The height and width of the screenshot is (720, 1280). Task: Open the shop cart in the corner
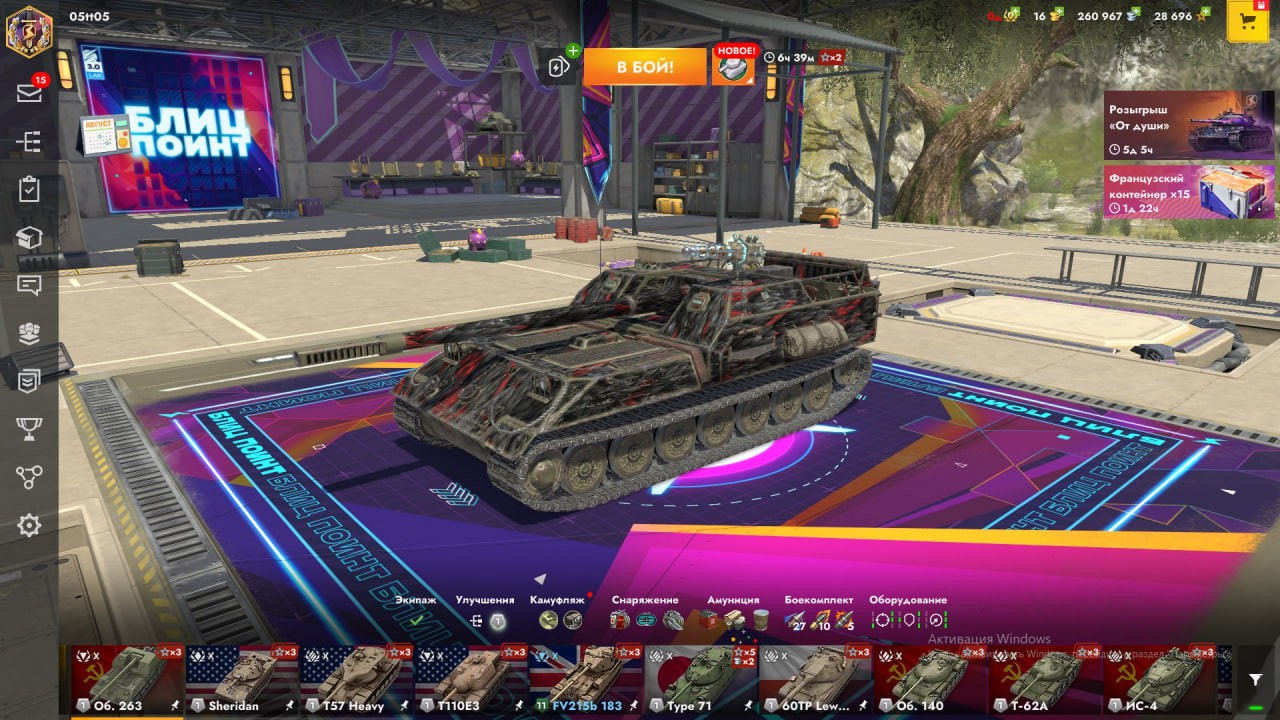[1247, 22]
